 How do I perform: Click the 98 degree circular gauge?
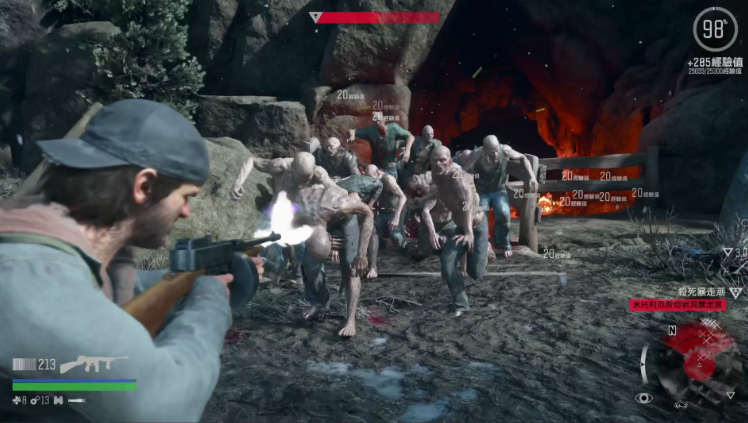715,30
